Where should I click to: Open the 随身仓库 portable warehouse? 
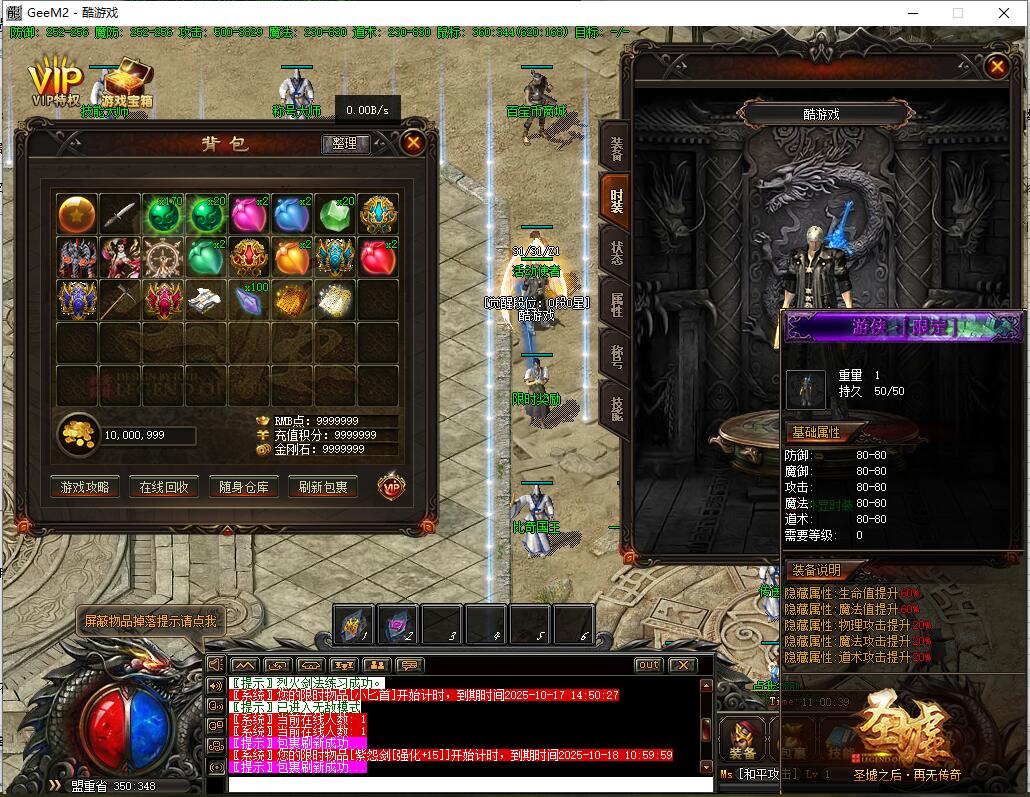coord(244,487)
